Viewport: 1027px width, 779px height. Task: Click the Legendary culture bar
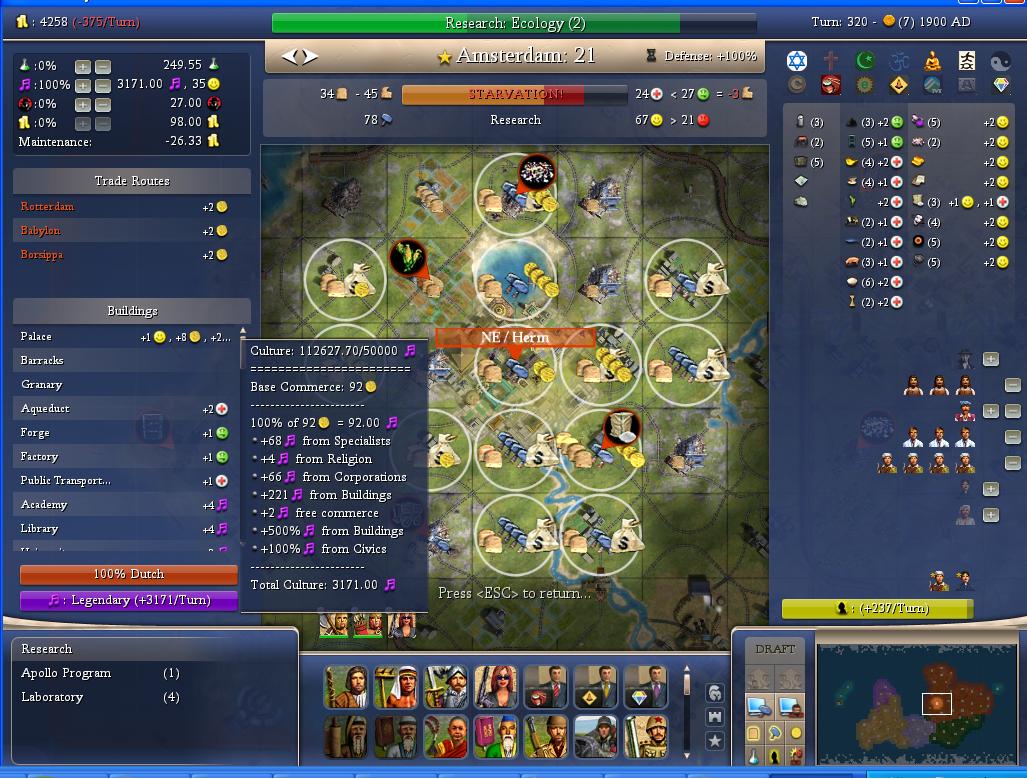129,600
